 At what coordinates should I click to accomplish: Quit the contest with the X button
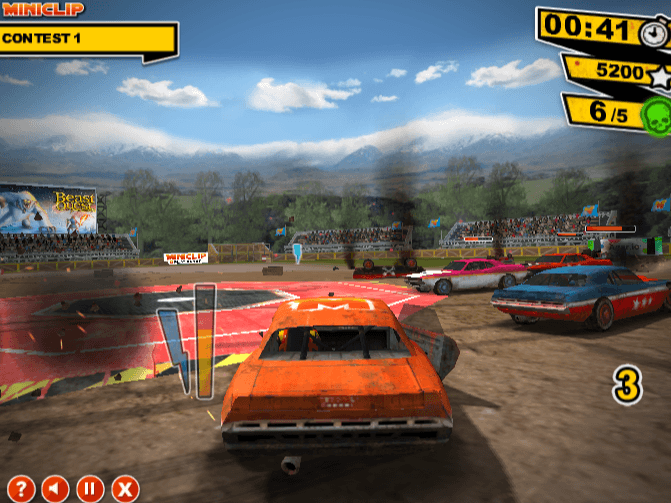pyautogui.click(x=124, y=489)
